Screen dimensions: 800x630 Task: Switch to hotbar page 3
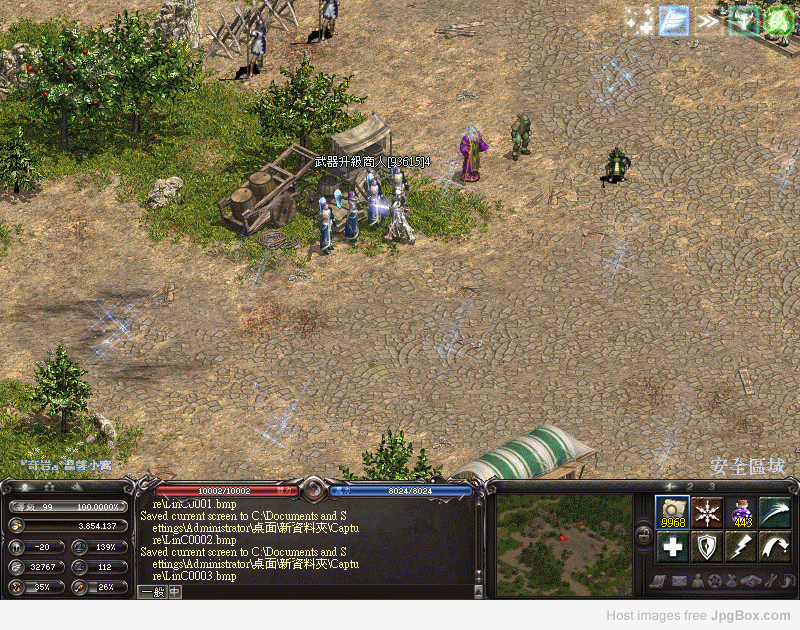(x=712, y=487)
